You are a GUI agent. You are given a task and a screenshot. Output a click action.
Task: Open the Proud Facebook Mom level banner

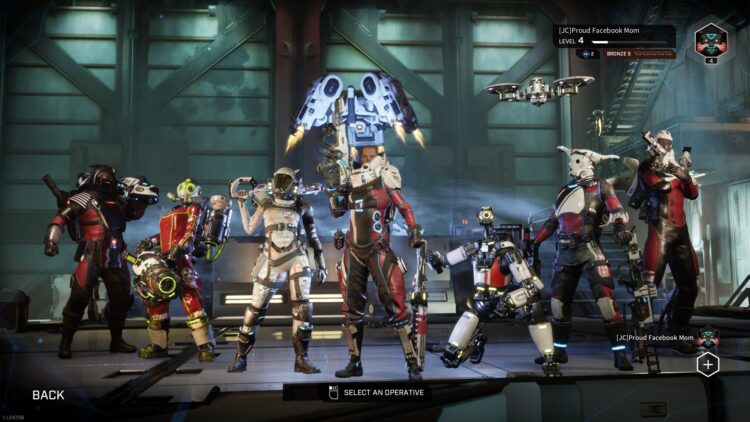point(614,35)
